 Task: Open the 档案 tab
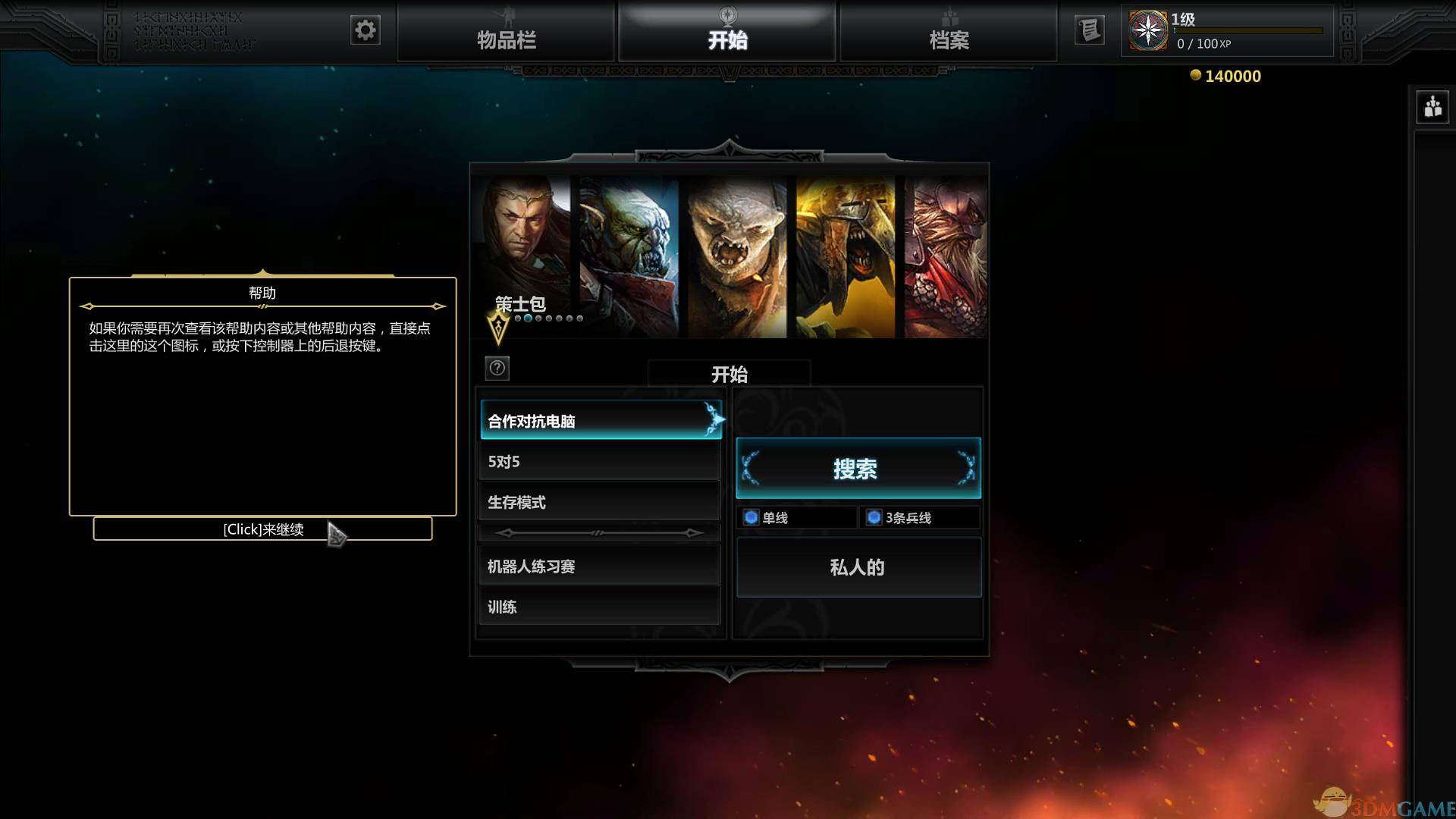pyautogui.click(x=950, y=39)
